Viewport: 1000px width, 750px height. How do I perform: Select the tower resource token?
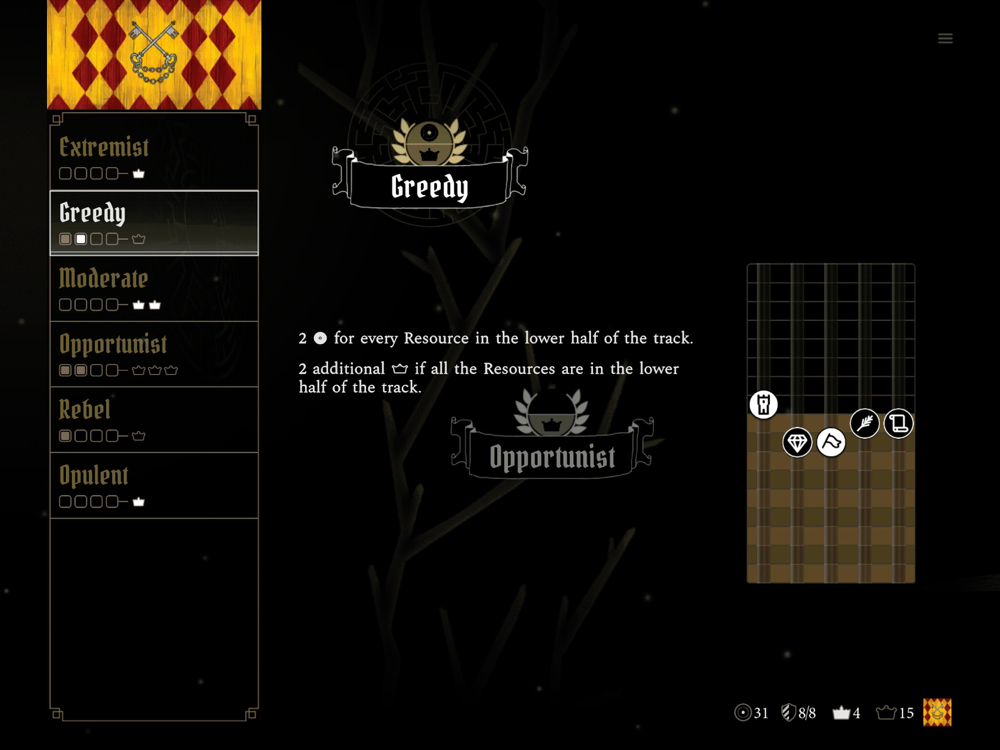coord(764,404)
